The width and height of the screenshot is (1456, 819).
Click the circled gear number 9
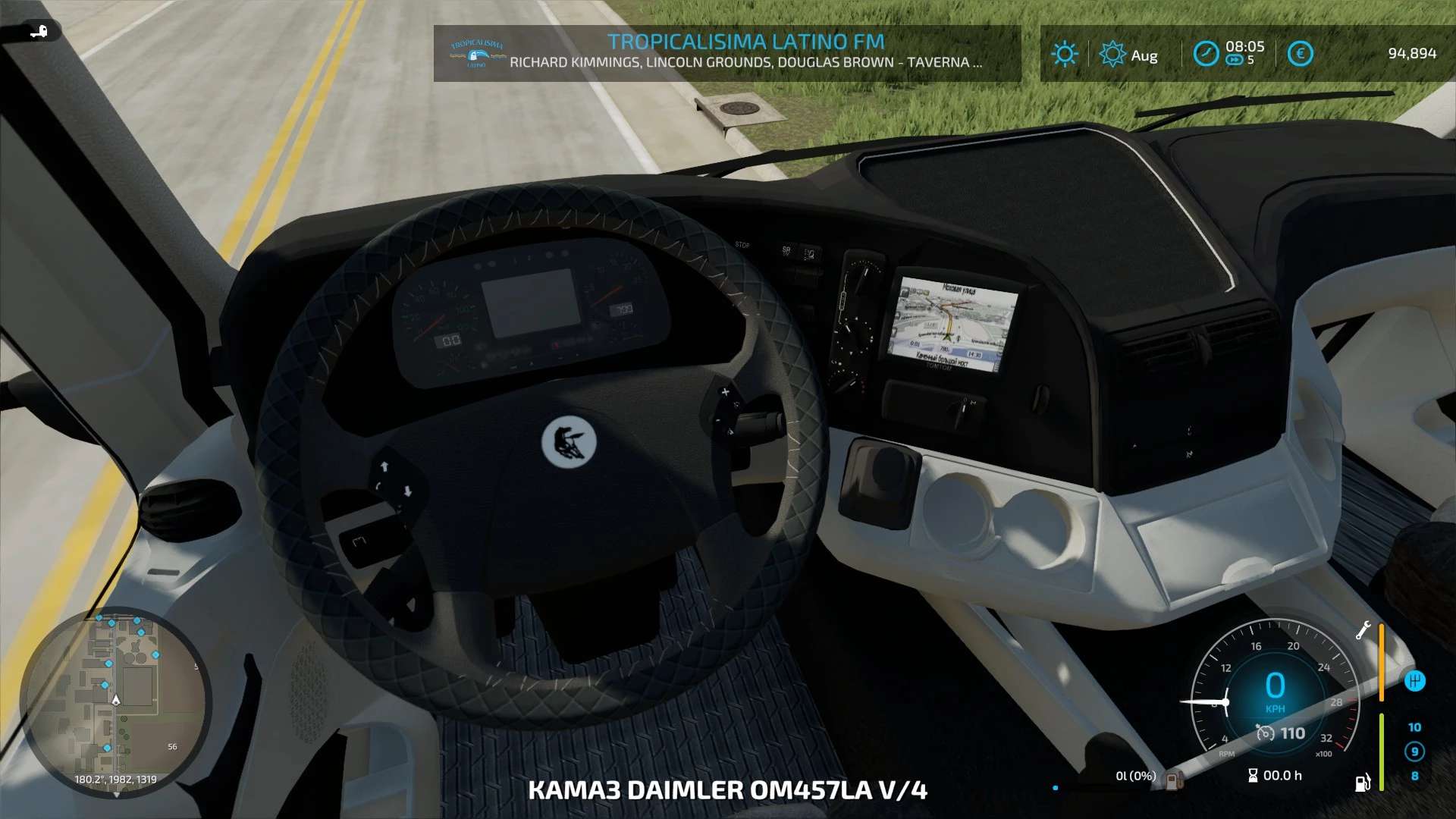point(1414,752)
